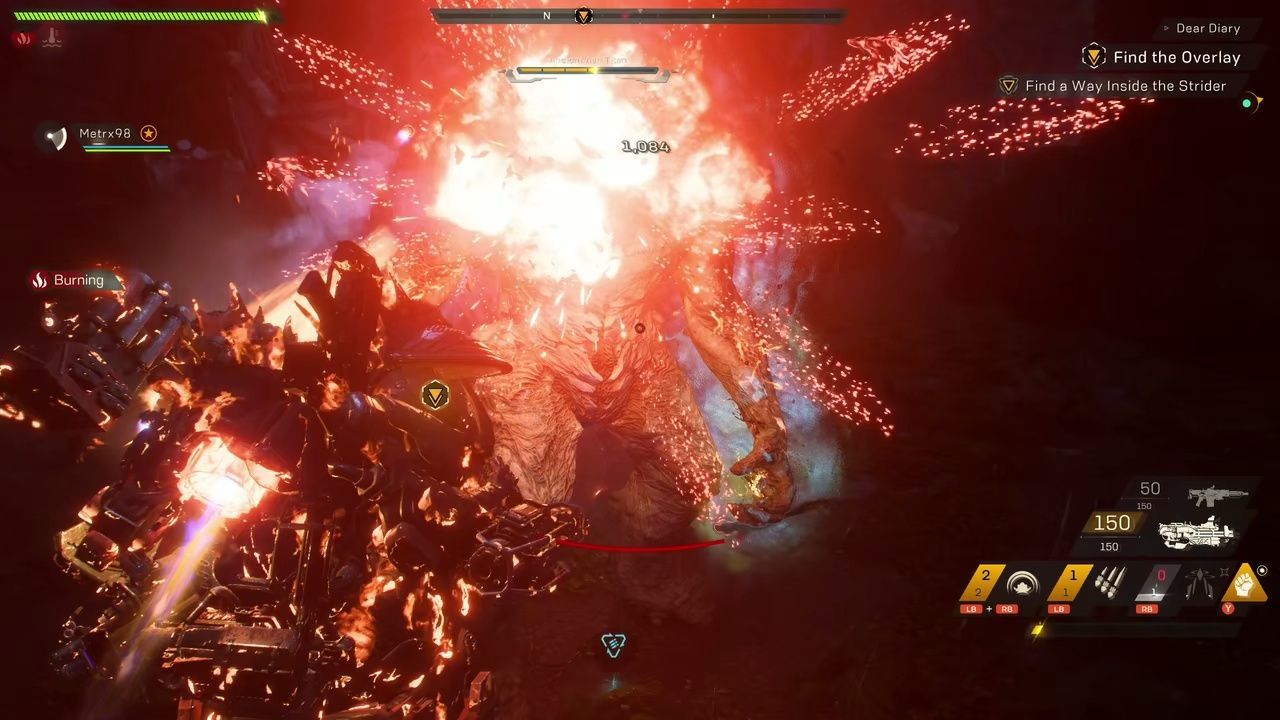1280x720 pixels.
Task: Select the equipped heavy cannon weapon
Action: tap(1196, 531)
